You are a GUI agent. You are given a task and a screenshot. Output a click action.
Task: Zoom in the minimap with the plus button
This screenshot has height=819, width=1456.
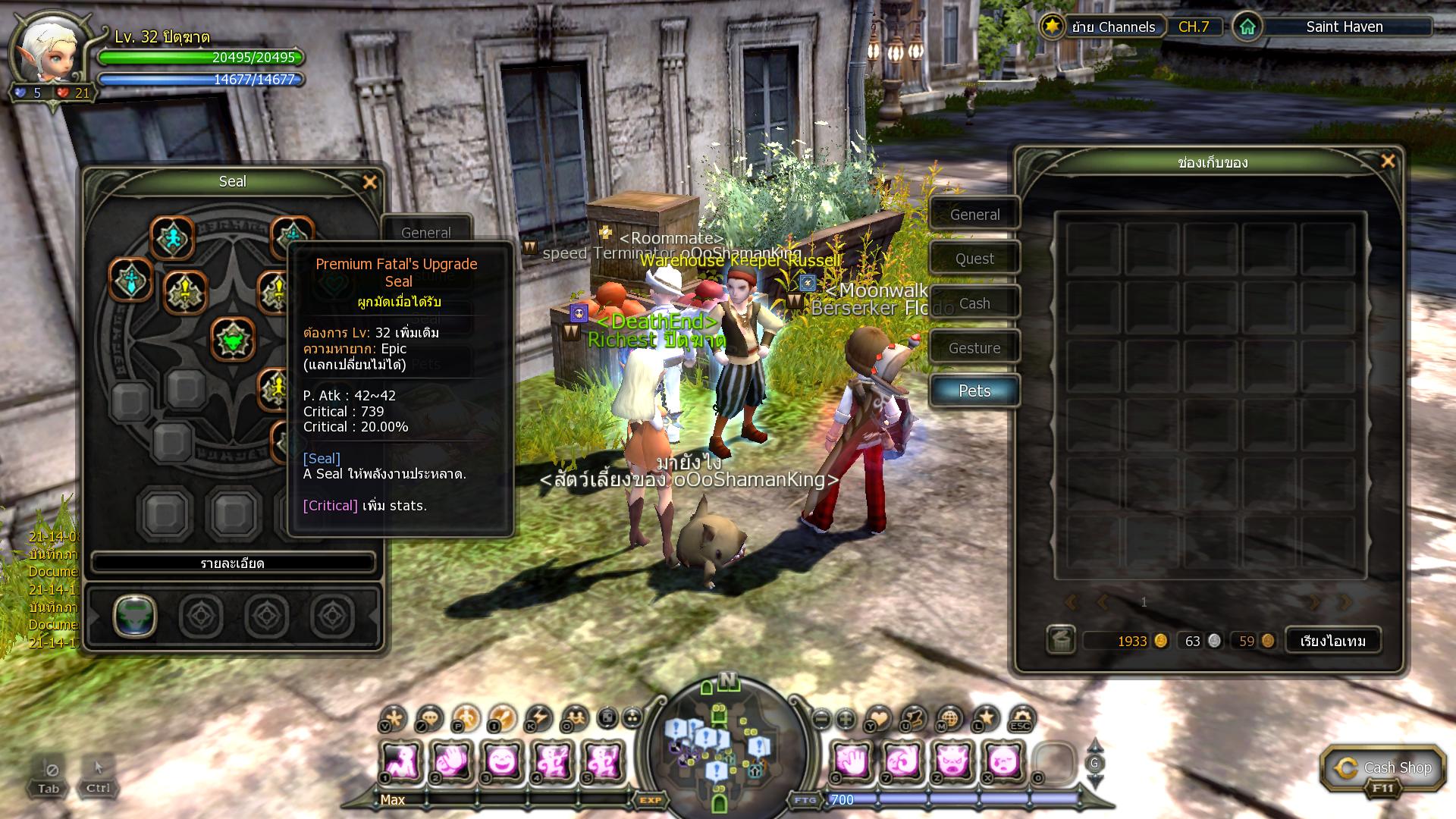pyautogui.click(x=846, y=718)
